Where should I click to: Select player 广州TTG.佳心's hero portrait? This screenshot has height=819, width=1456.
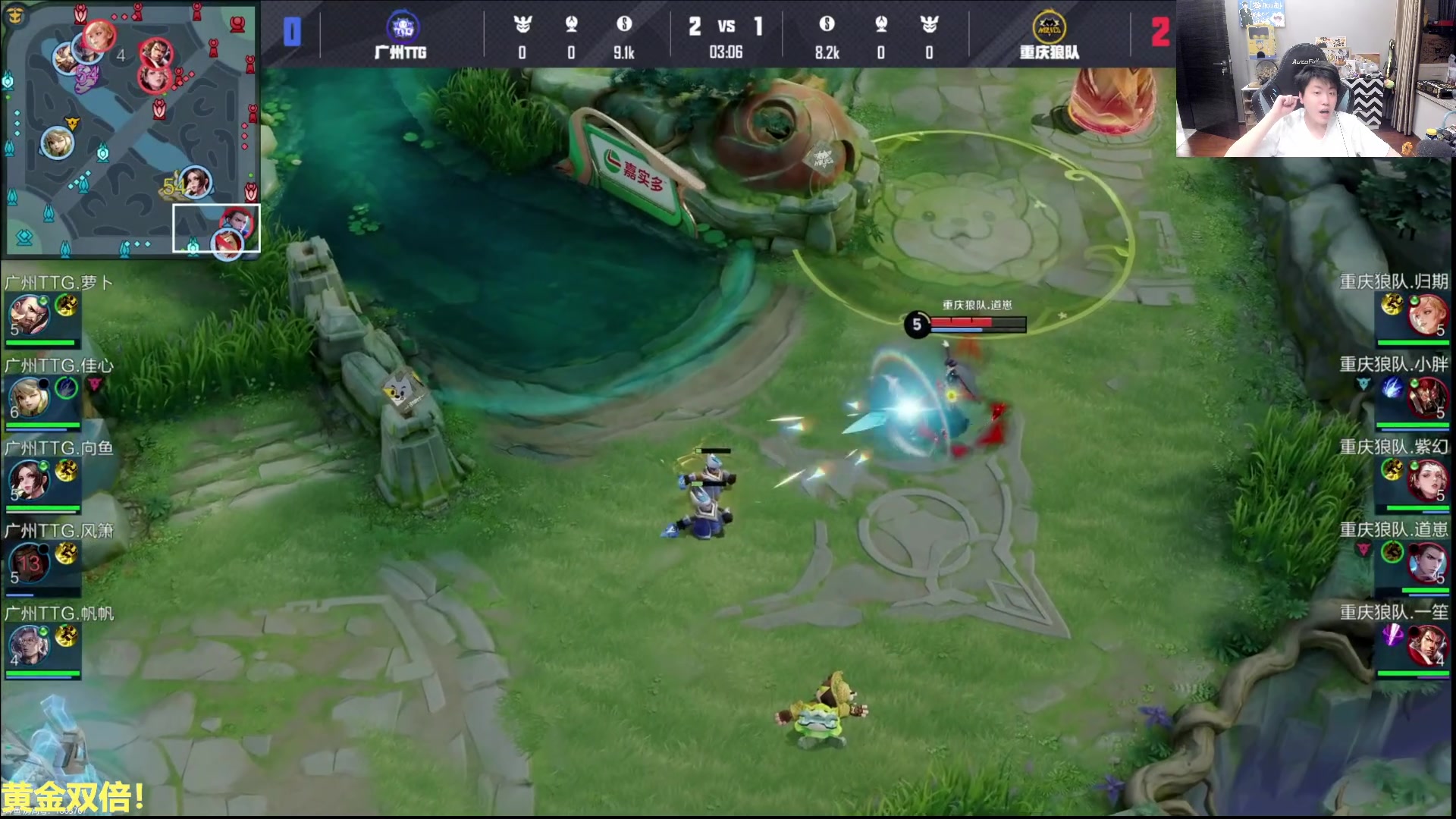pos(29,397)
